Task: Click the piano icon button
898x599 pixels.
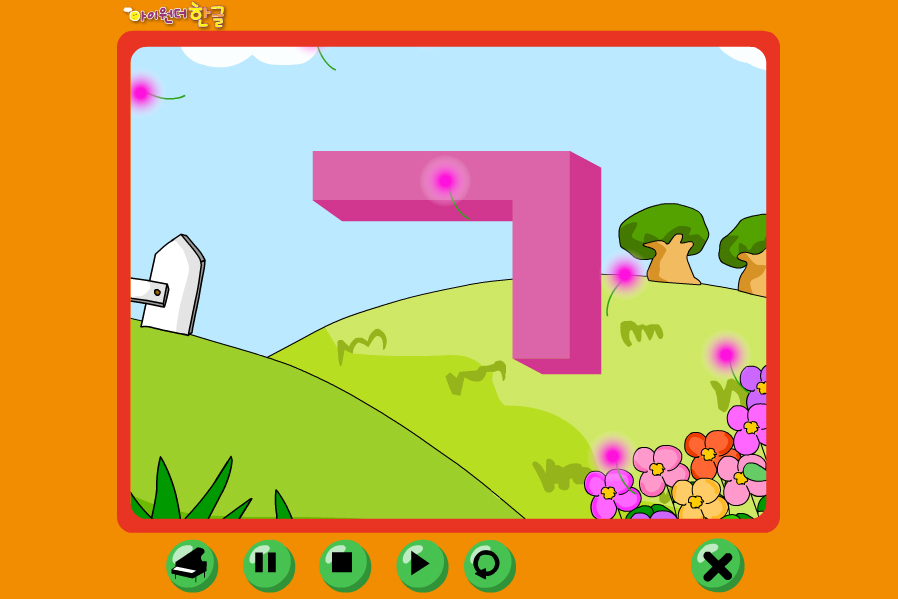Action: tap(191, 565)
